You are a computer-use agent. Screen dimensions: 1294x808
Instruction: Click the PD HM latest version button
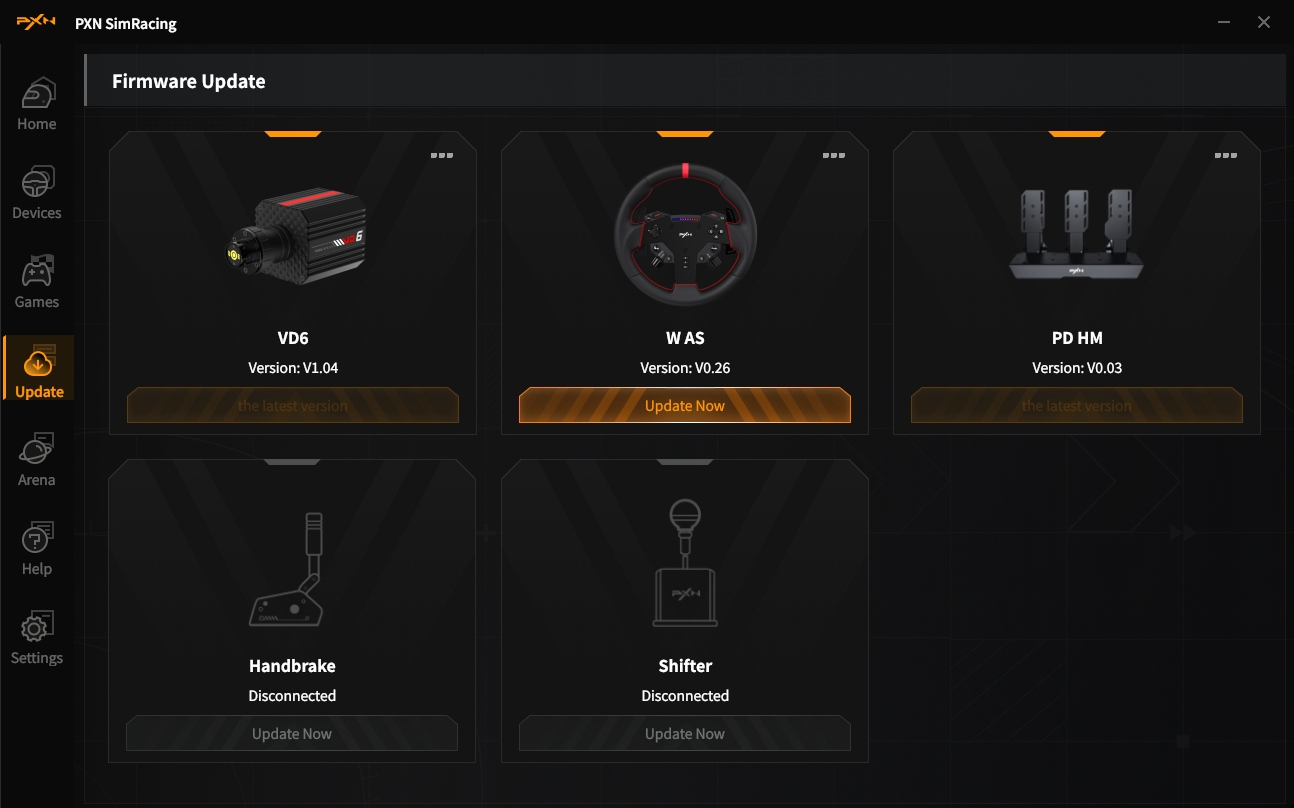click(x=1077, y=406)
